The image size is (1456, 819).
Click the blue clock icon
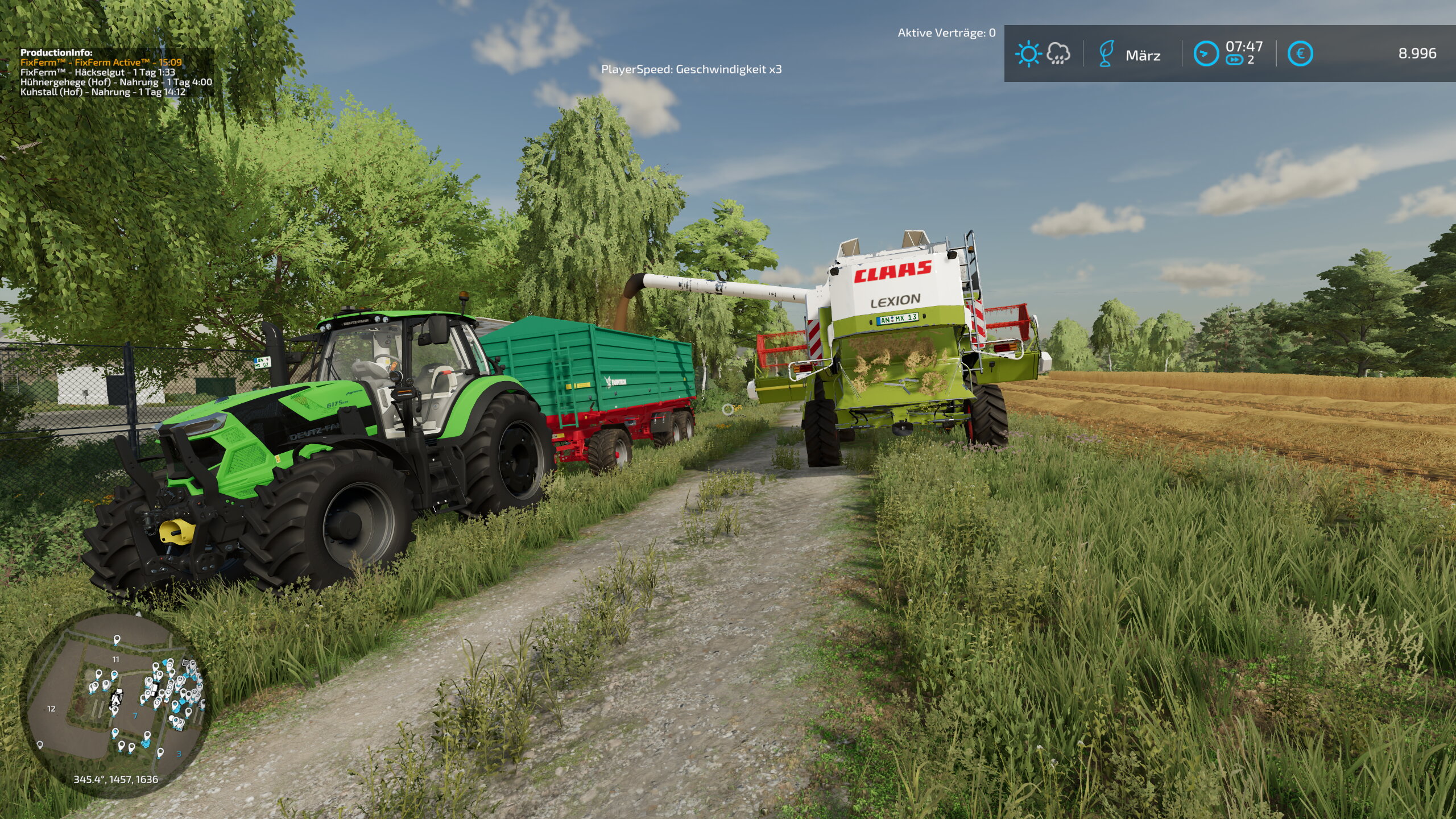pyautogui.click(x=1206, y=54)
